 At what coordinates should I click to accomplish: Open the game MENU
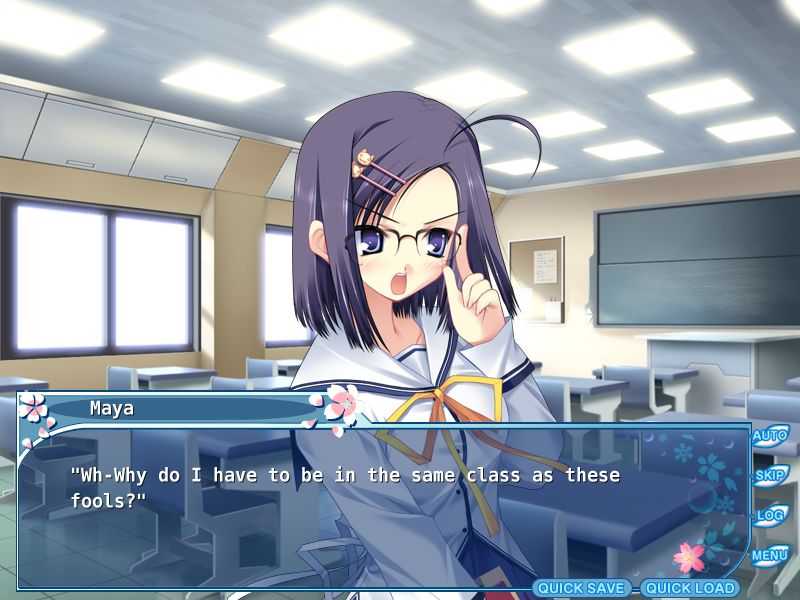click(769, 555)
